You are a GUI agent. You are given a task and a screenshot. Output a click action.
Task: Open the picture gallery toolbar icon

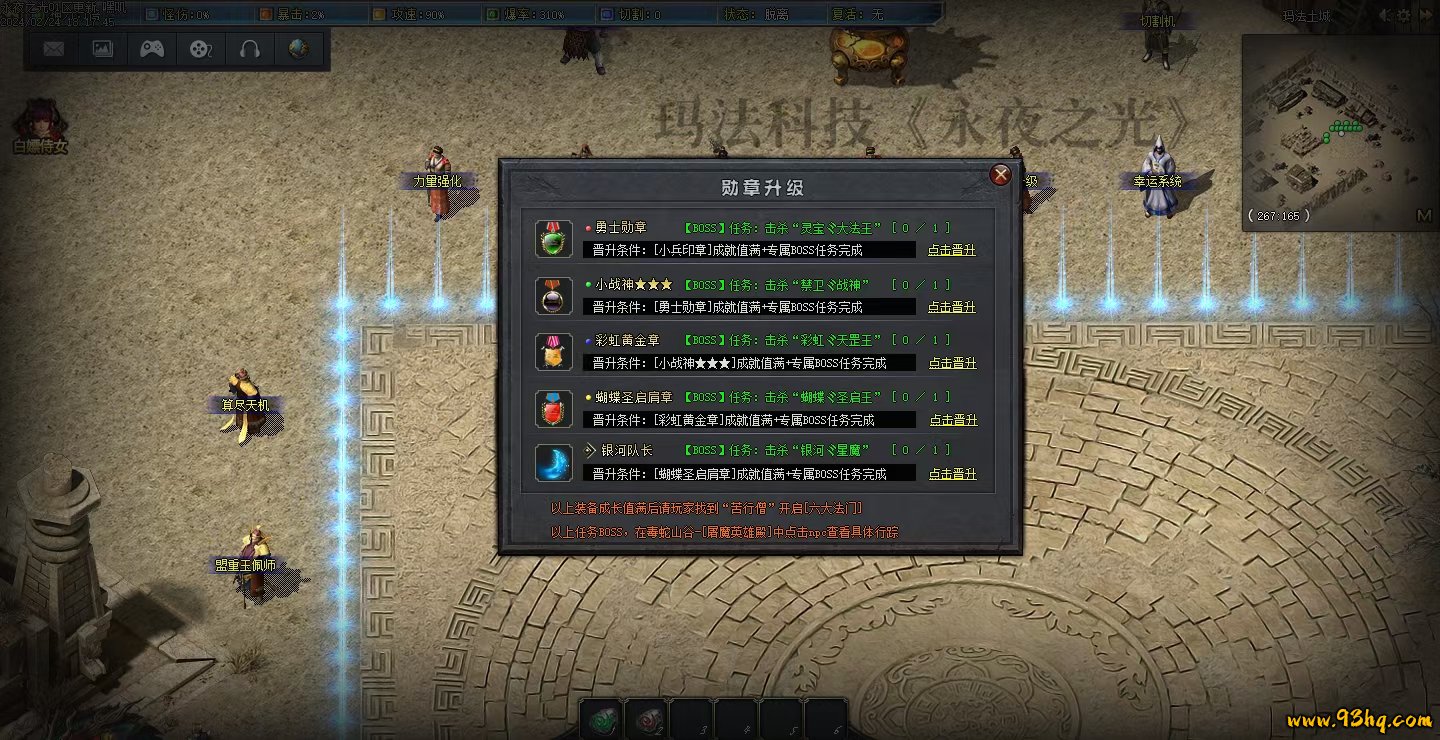click(x=103, y=49)
